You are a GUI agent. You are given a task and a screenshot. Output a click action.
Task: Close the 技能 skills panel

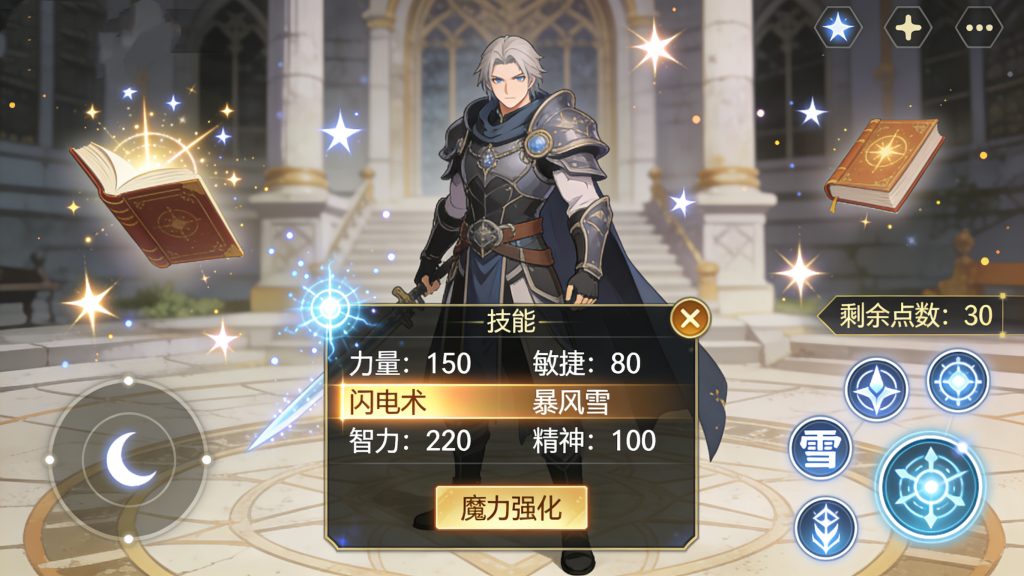coord(689,320)
